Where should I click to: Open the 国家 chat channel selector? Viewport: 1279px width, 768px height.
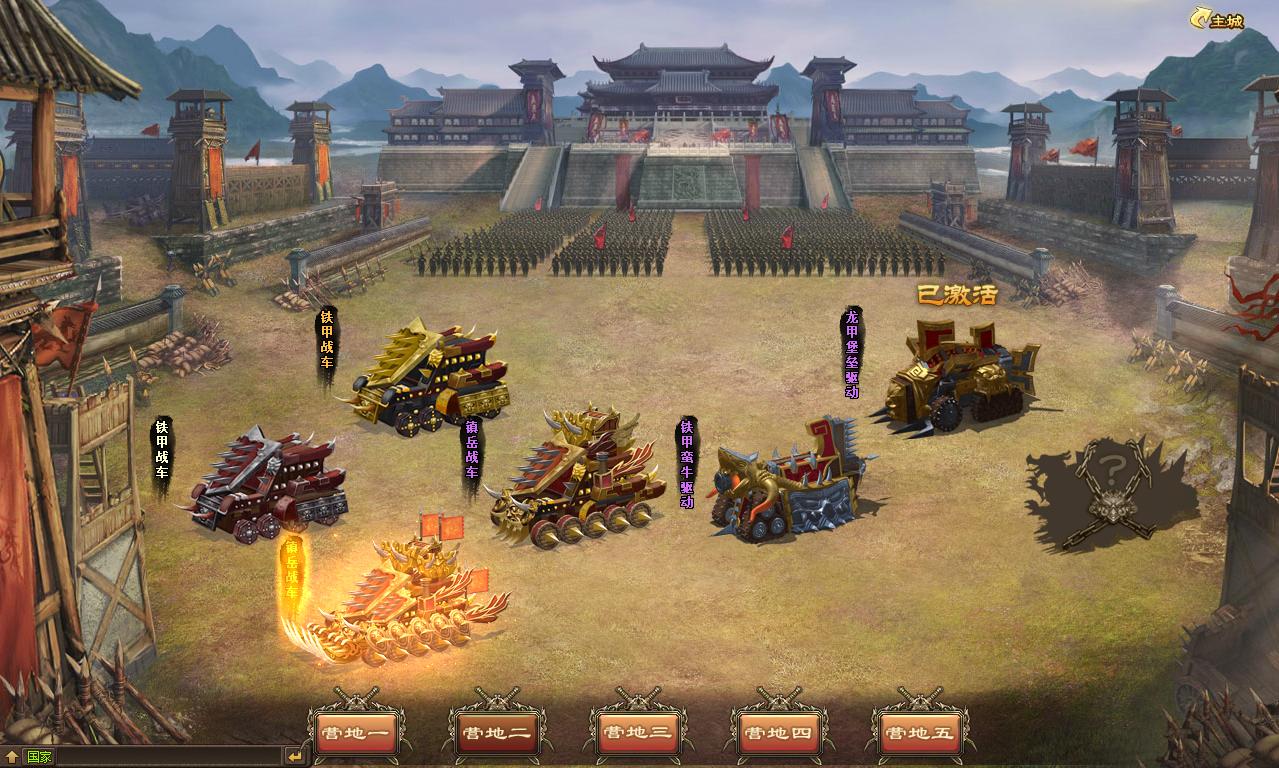pos(40,757)
